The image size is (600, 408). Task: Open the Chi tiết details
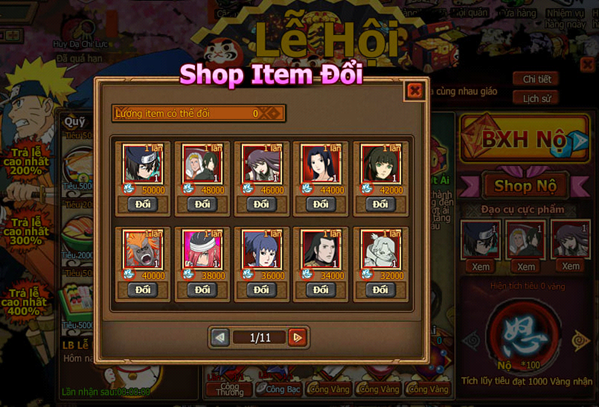[x=536, y=79]
